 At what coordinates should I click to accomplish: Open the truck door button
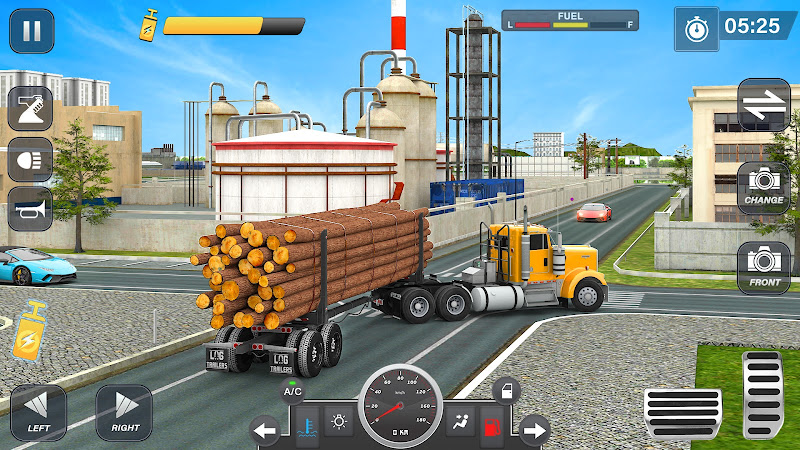click(x=506, y=389)
